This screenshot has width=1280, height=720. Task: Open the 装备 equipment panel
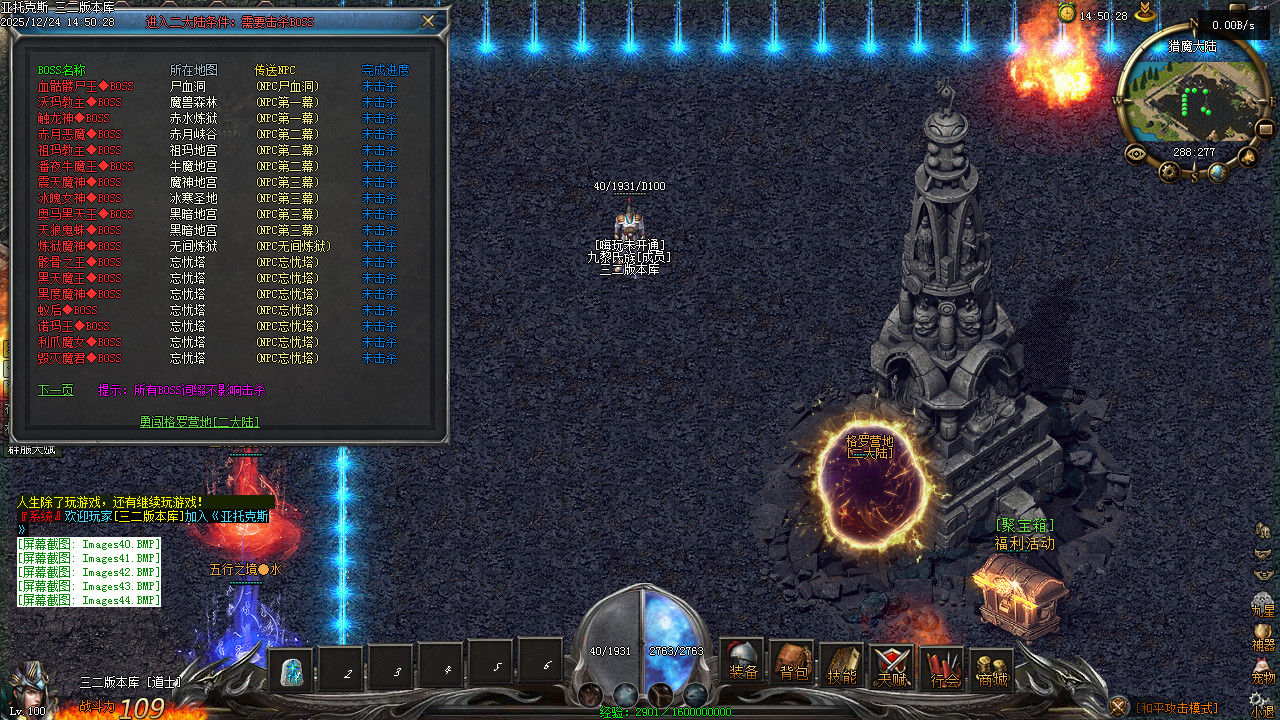743,662
